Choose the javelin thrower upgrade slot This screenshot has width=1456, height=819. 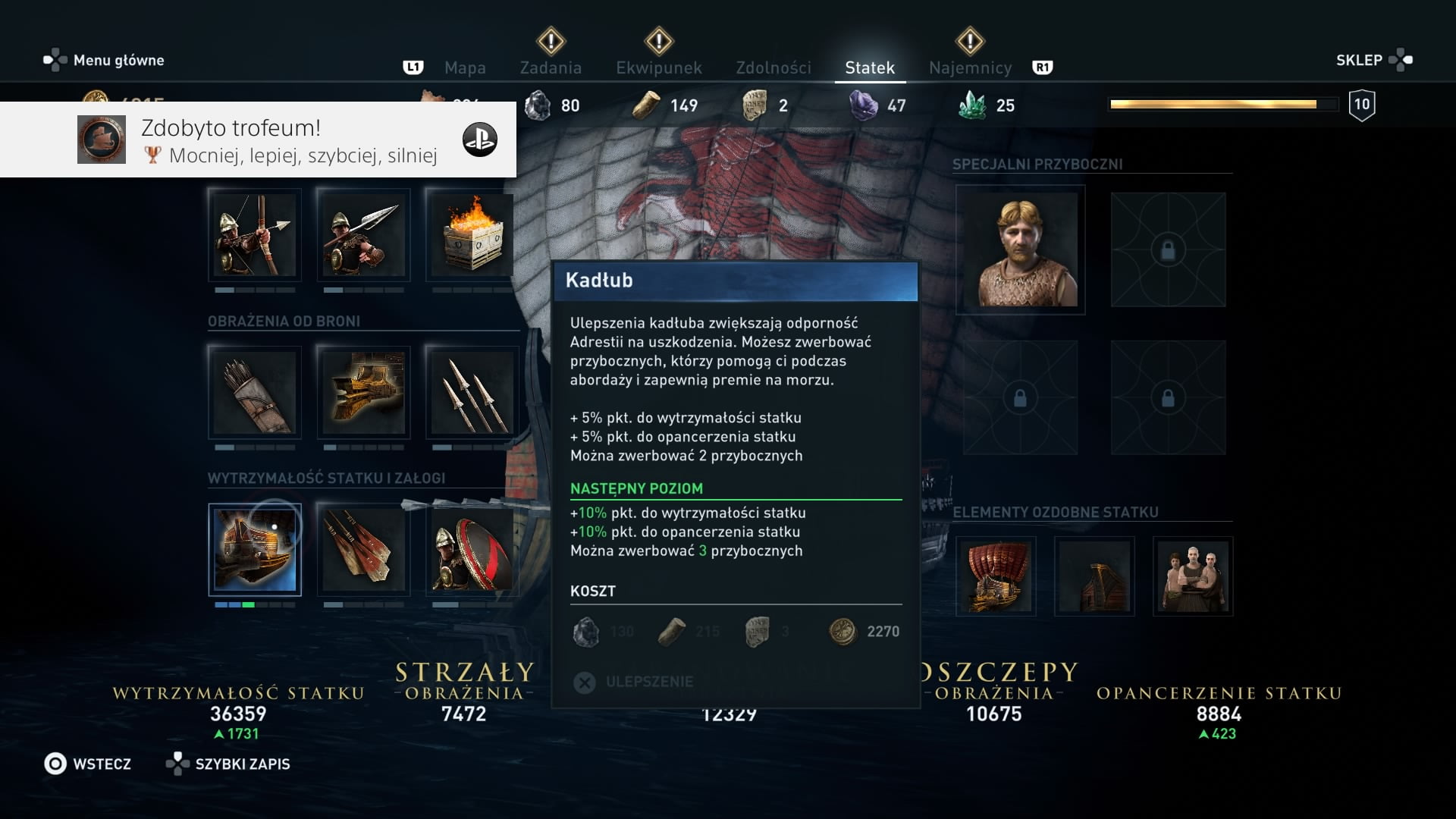pos(363,235)
